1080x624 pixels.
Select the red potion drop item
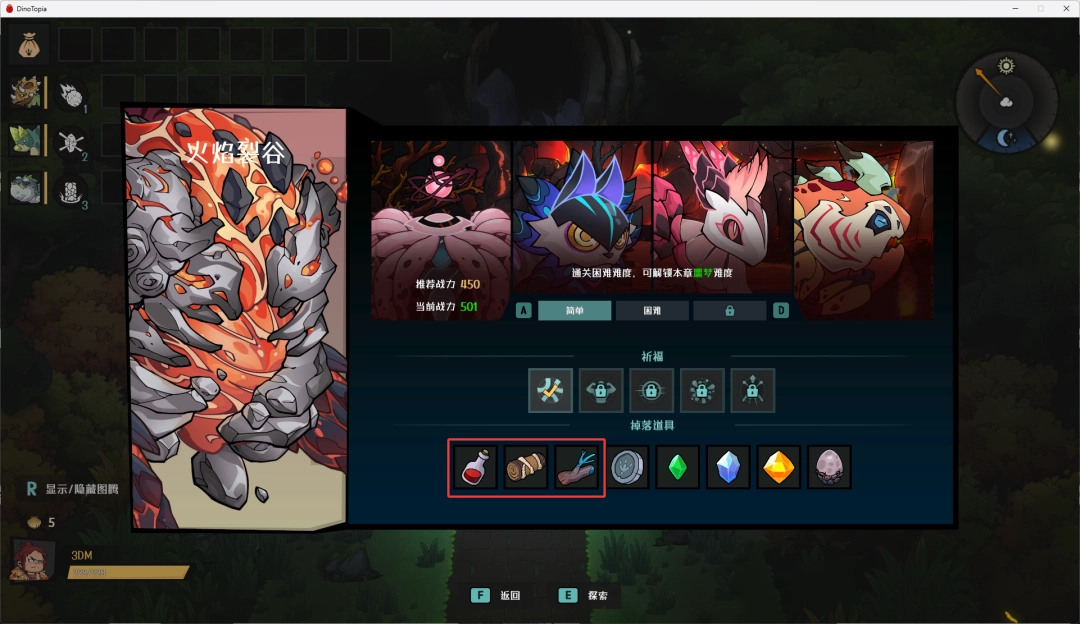click(476, 467)
